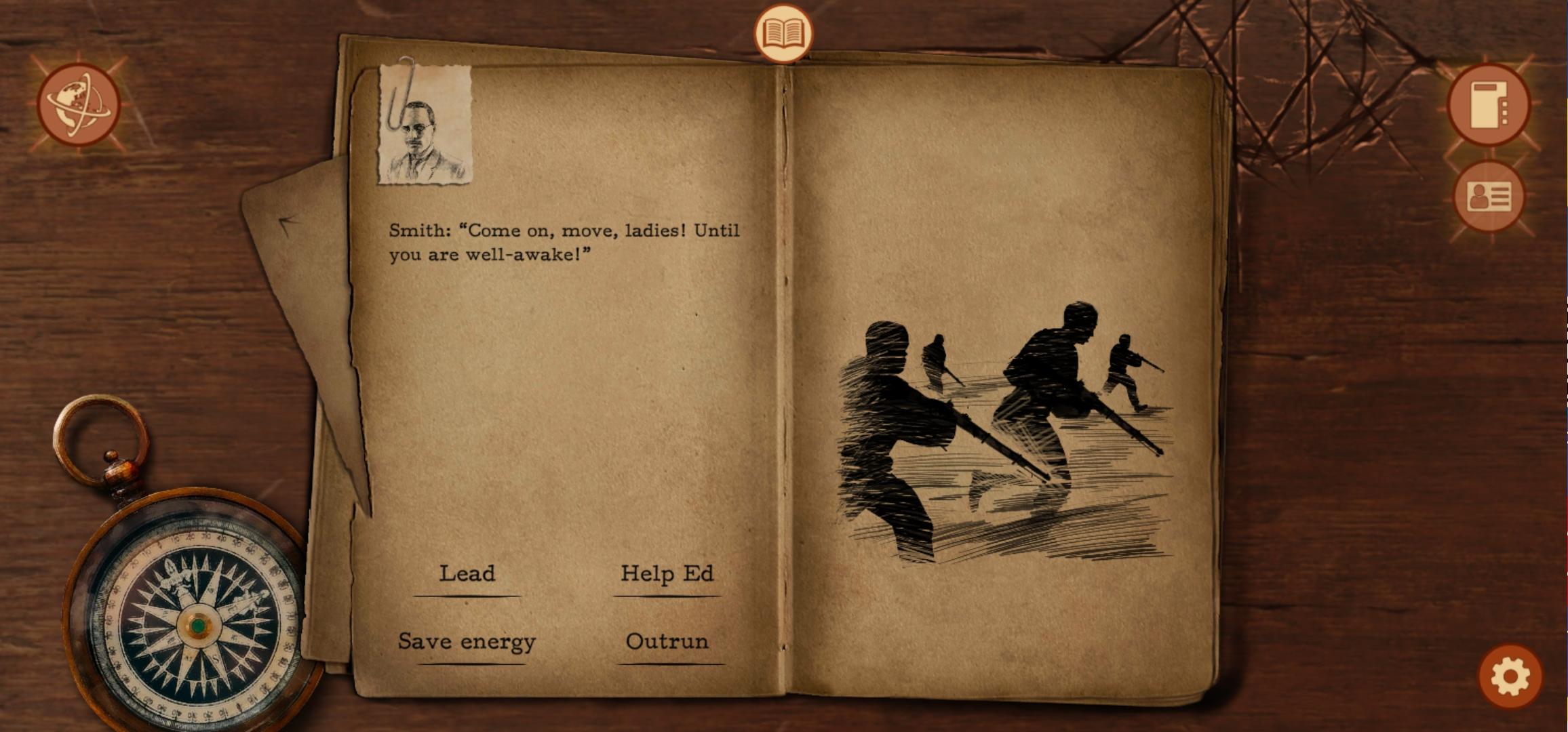Click the back arrow on the folded page

coord(288,221)
